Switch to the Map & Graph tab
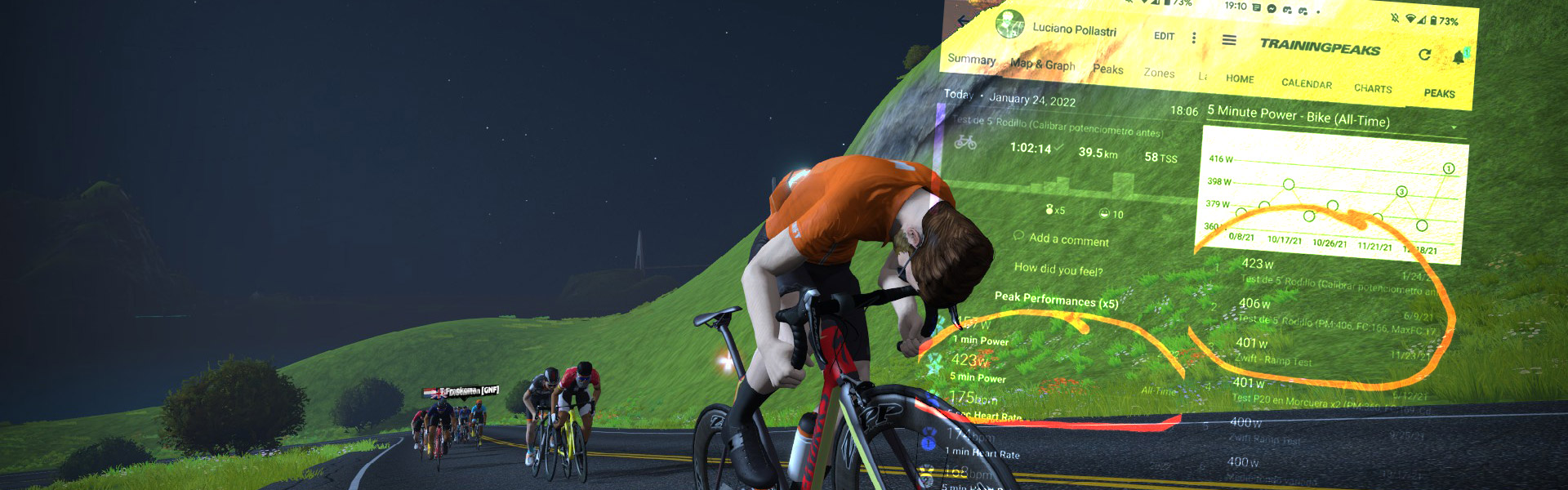The image size is (1568, 490). [x=1042, y=64]
